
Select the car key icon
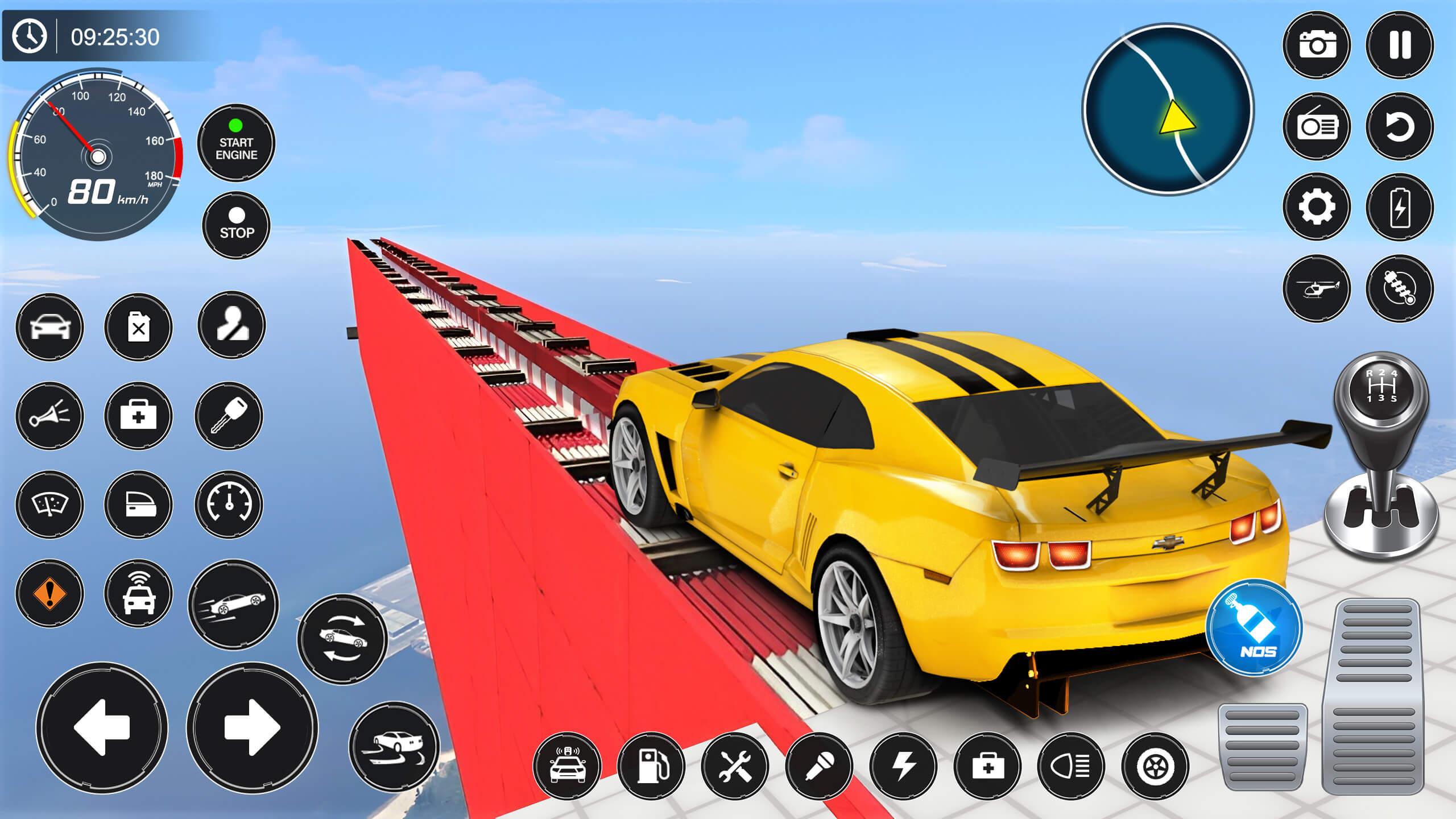click(229, 415)
